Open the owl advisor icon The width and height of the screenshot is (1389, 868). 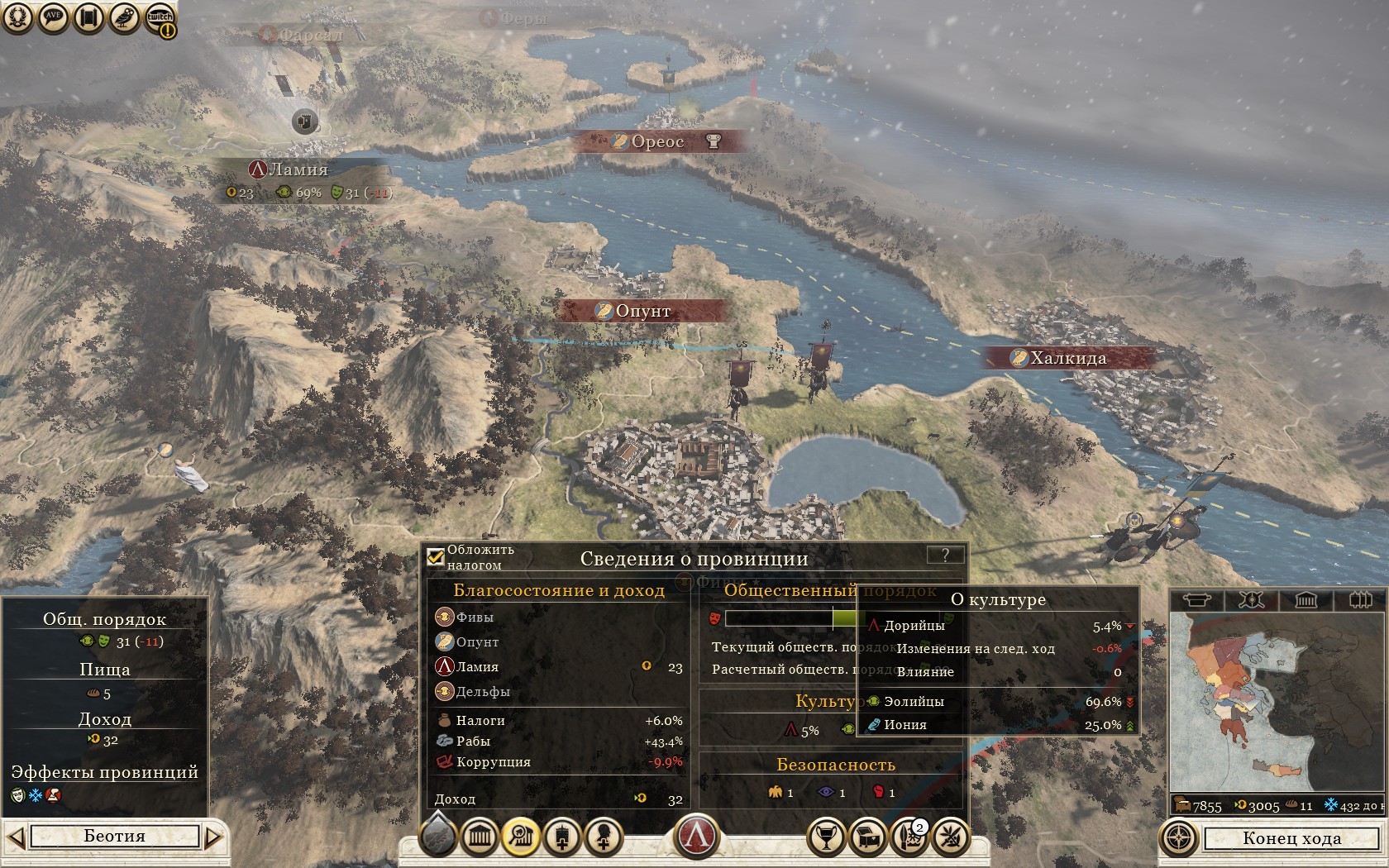[125, 18]
